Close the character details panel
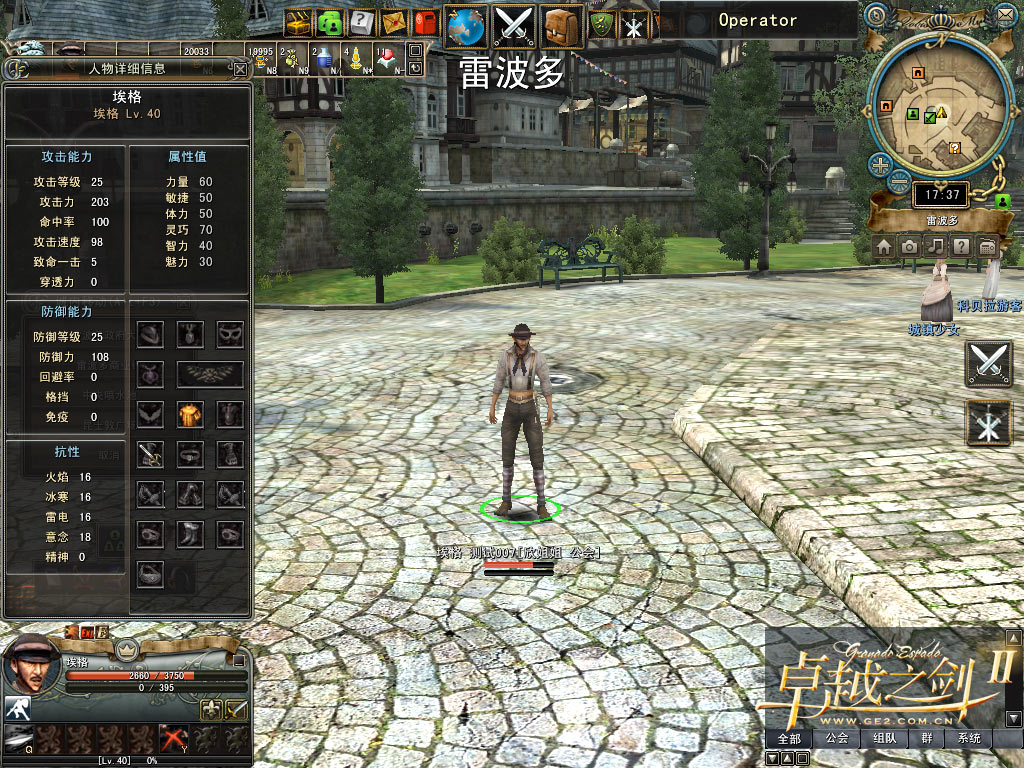The image size is (1024, 768). [240, 69]
